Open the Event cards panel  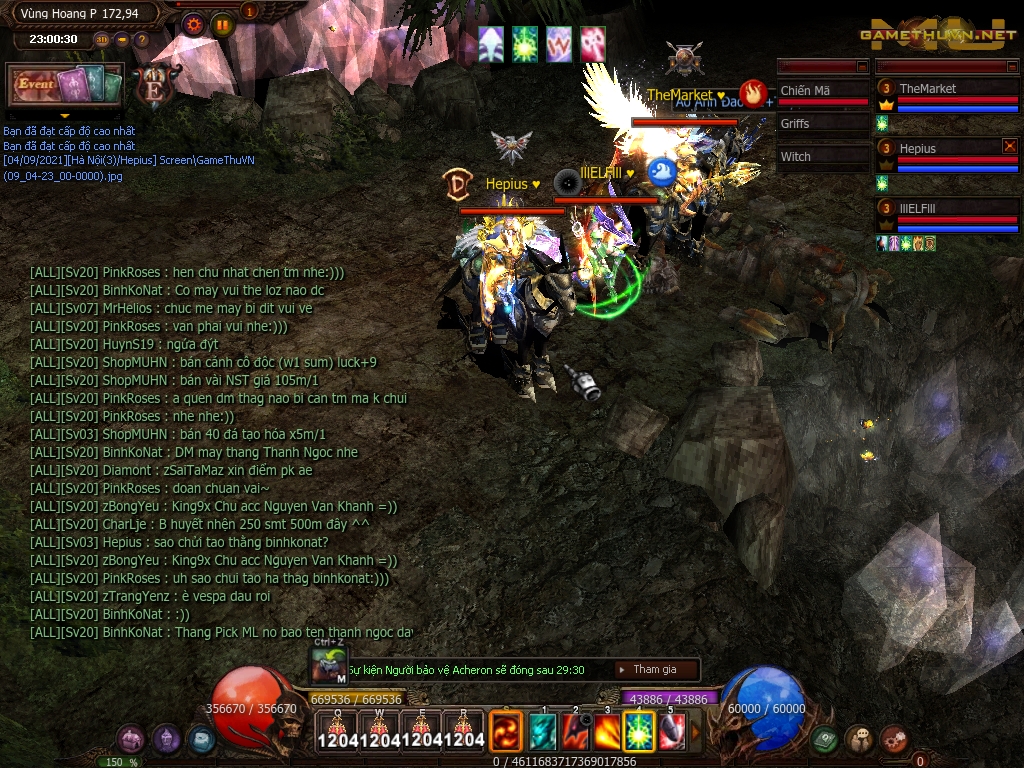click(65, 86)
